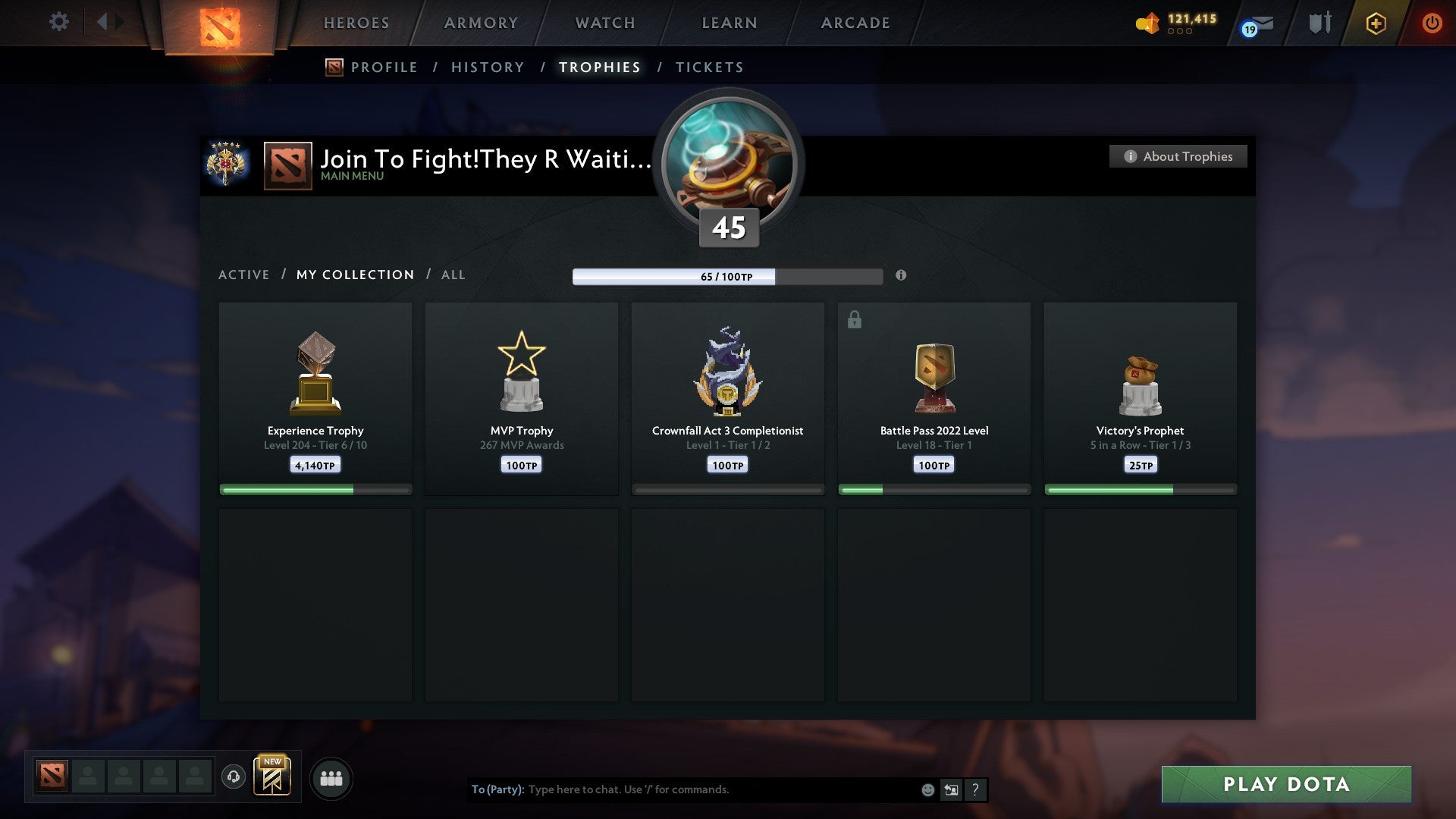The height and width of the screenshot is (819, 1456).
Task: Open About Trophies
Action: click(x=1177, y=156)
